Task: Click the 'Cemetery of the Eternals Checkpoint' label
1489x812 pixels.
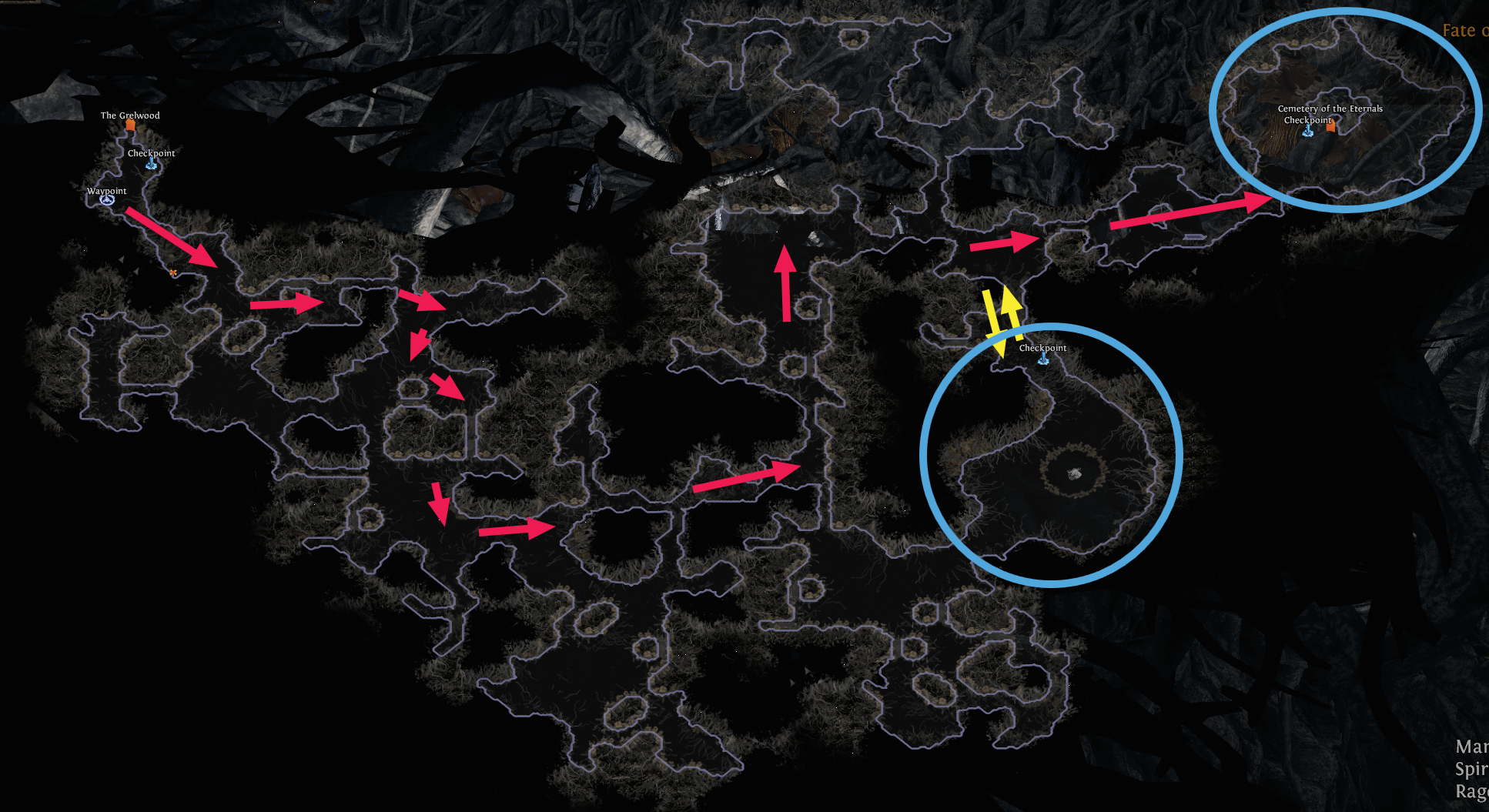Action: pyautogui.click(x=1330, y=115)
